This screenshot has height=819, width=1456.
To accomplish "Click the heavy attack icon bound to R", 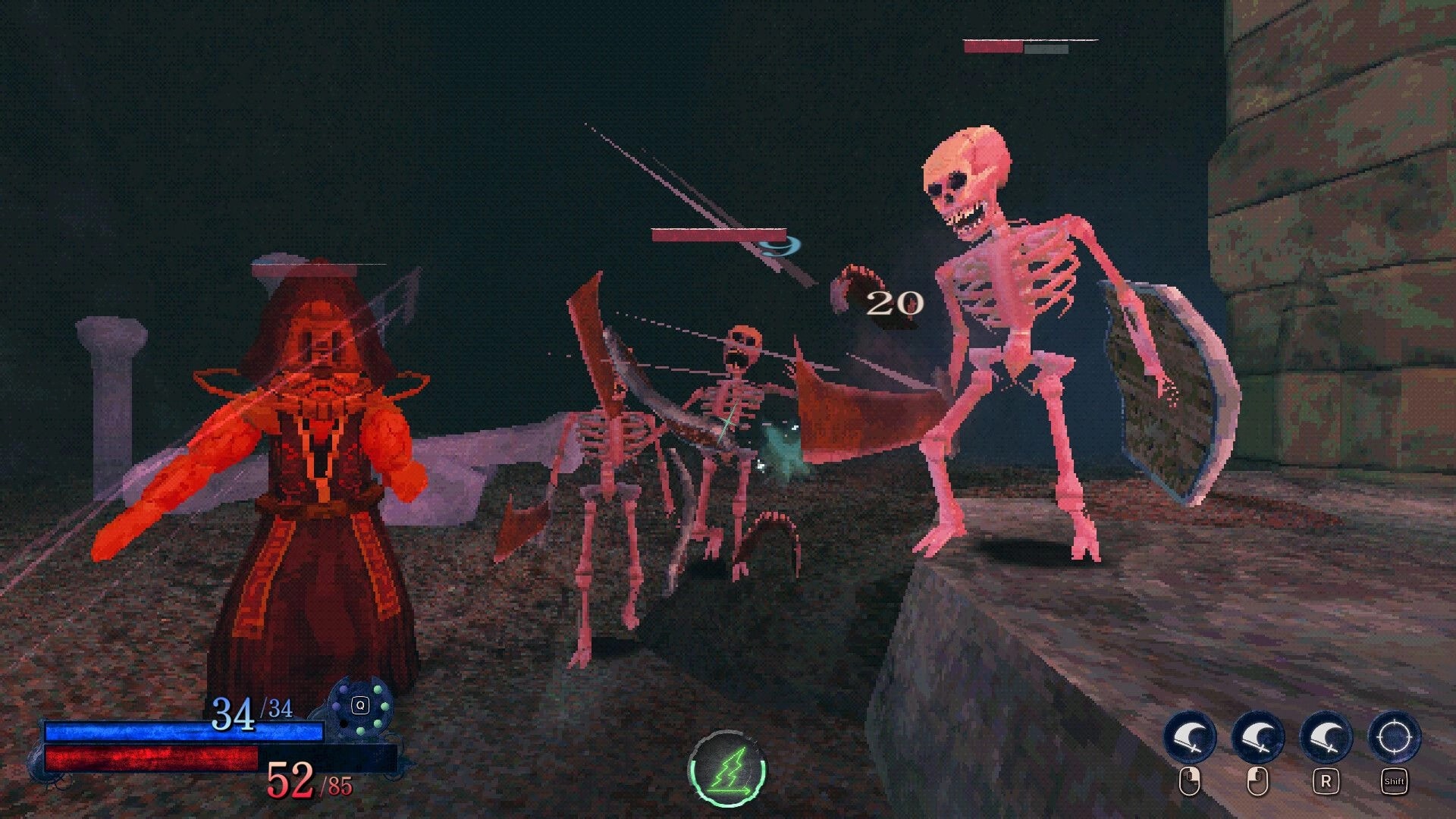I will 1325,736.
